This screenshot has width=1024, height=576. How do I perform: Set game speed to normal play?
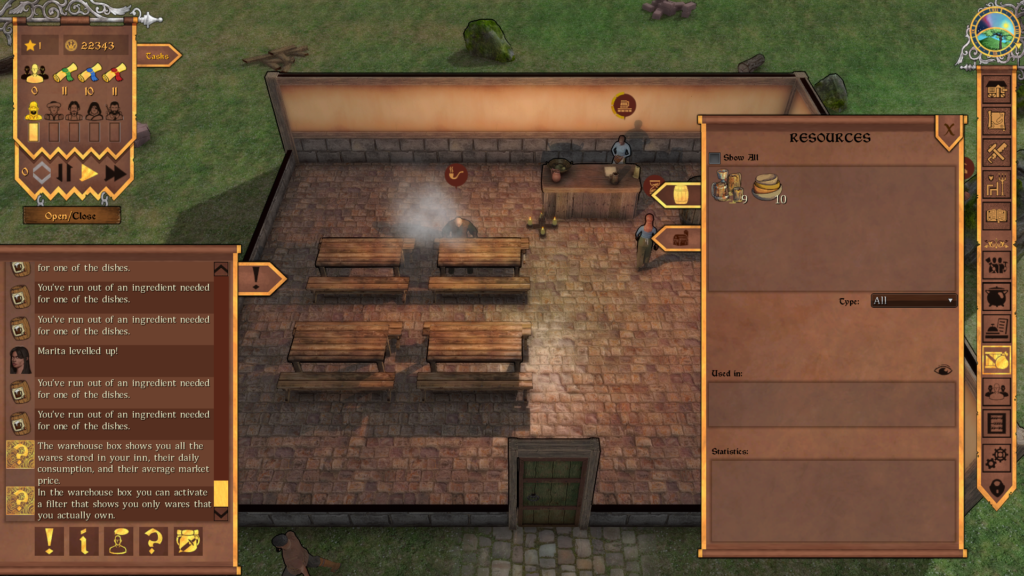click(89, 173)
